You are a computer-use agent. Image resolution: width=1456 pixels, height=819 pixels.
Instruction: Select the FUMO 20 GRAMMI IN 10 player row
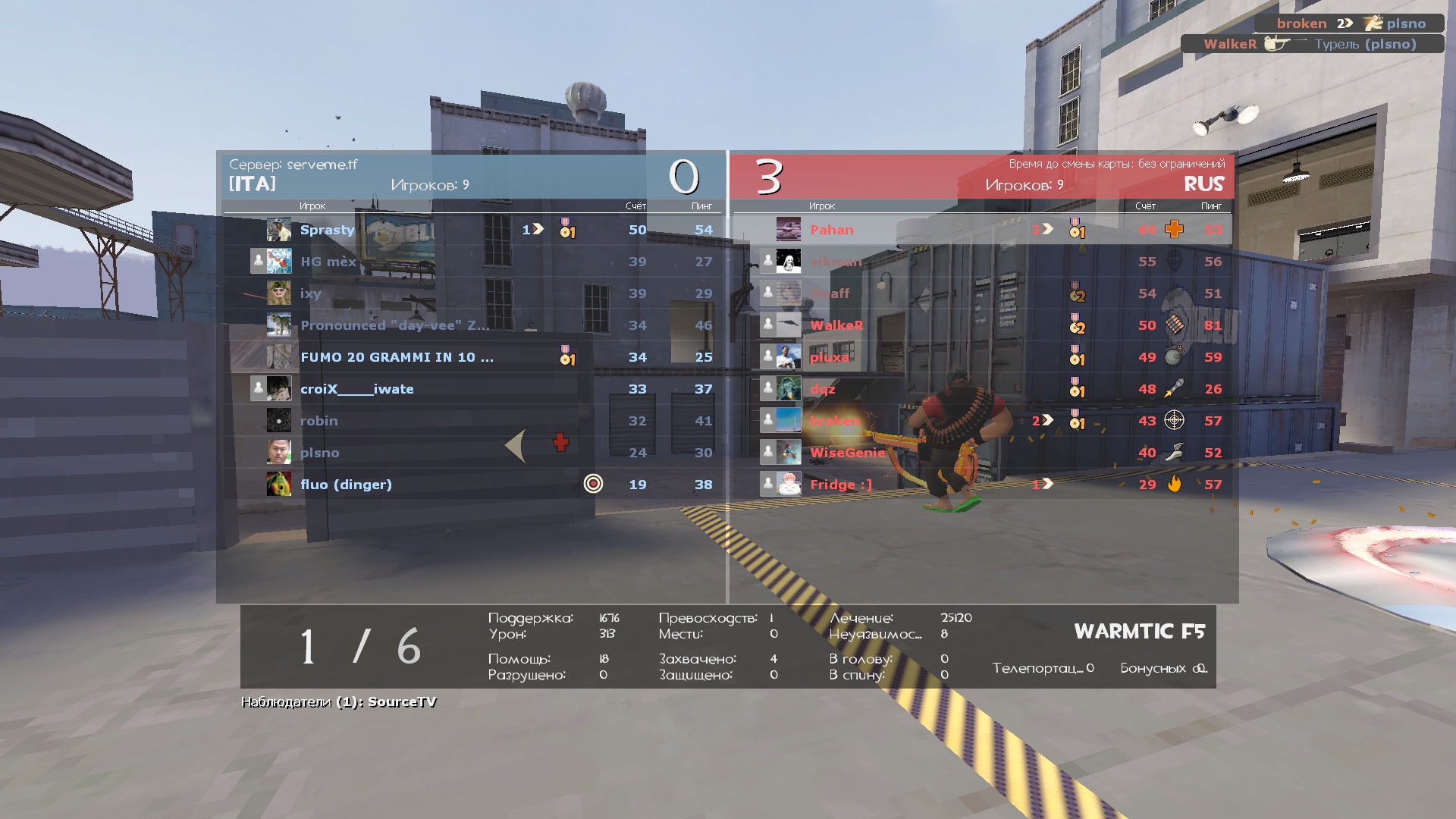397,357
